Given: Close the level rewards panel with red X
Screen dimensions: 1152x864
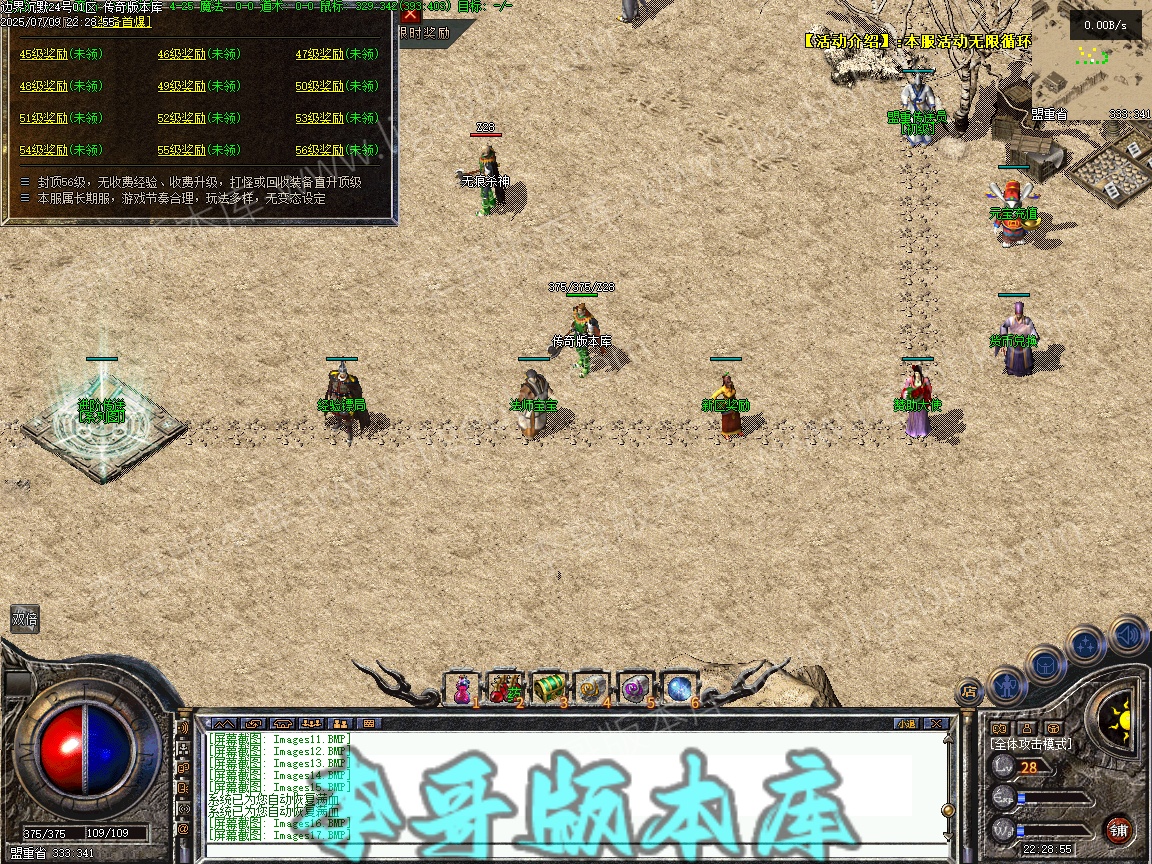Looking at the screenshot, I should coord(410,14).
